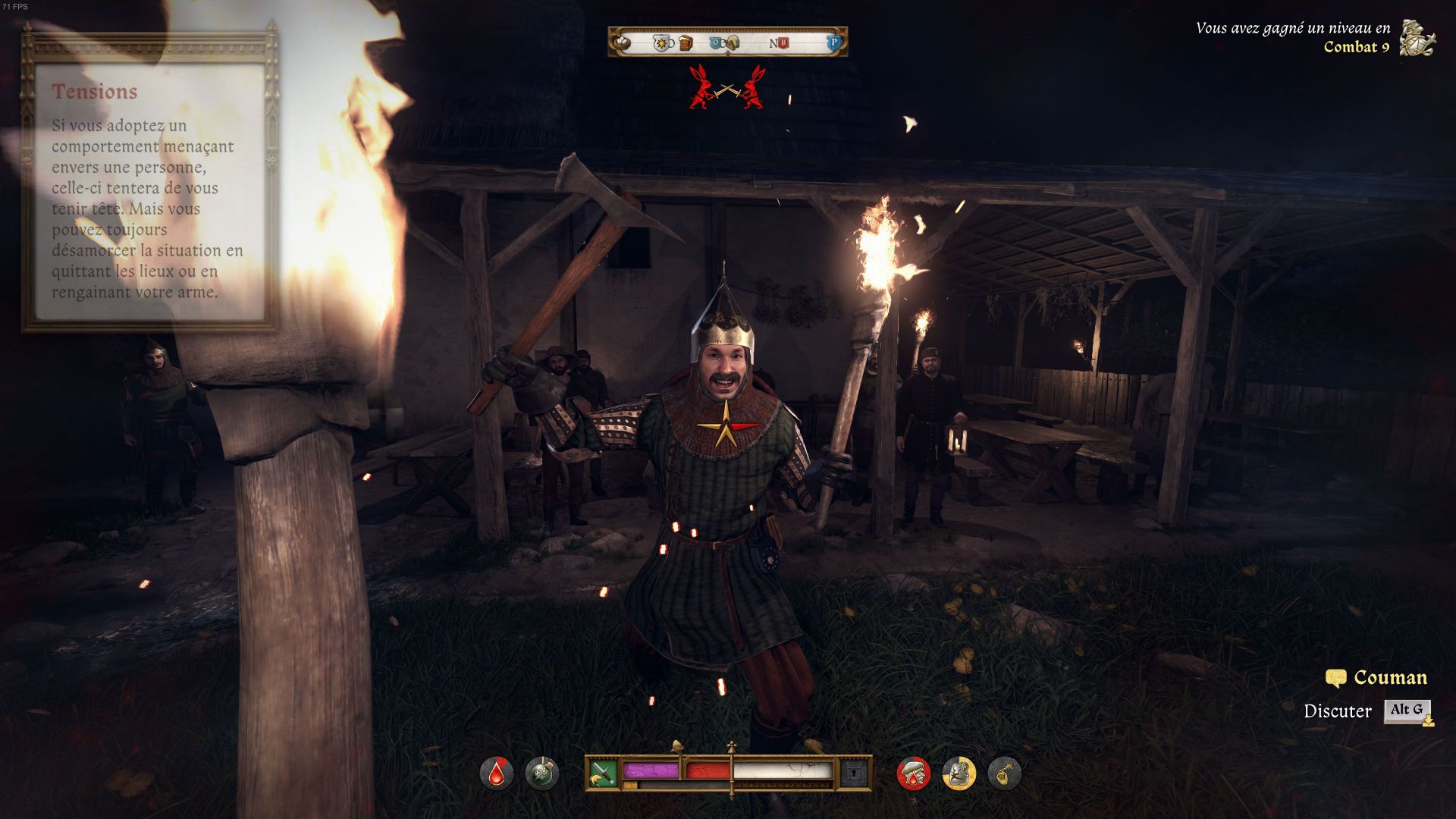Select the blue O shield compass marker
1456x819 pixels.
717,42
